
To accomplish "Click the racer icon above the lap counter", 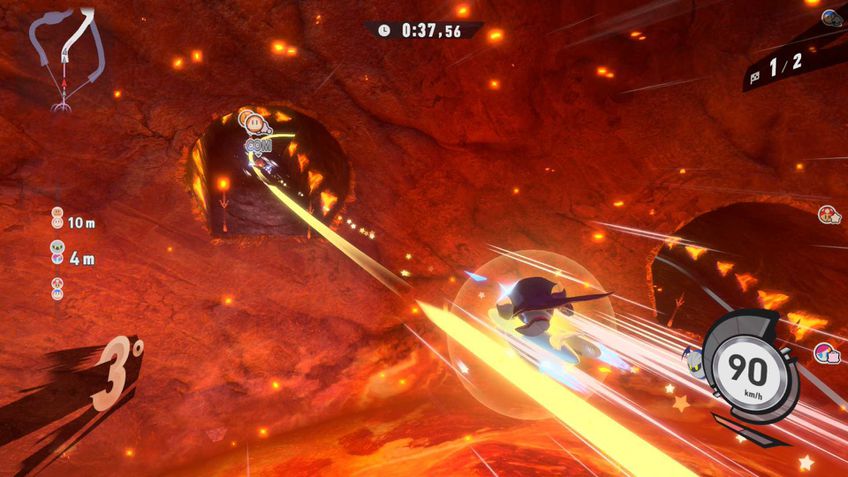I will click(x=831, y=17).
